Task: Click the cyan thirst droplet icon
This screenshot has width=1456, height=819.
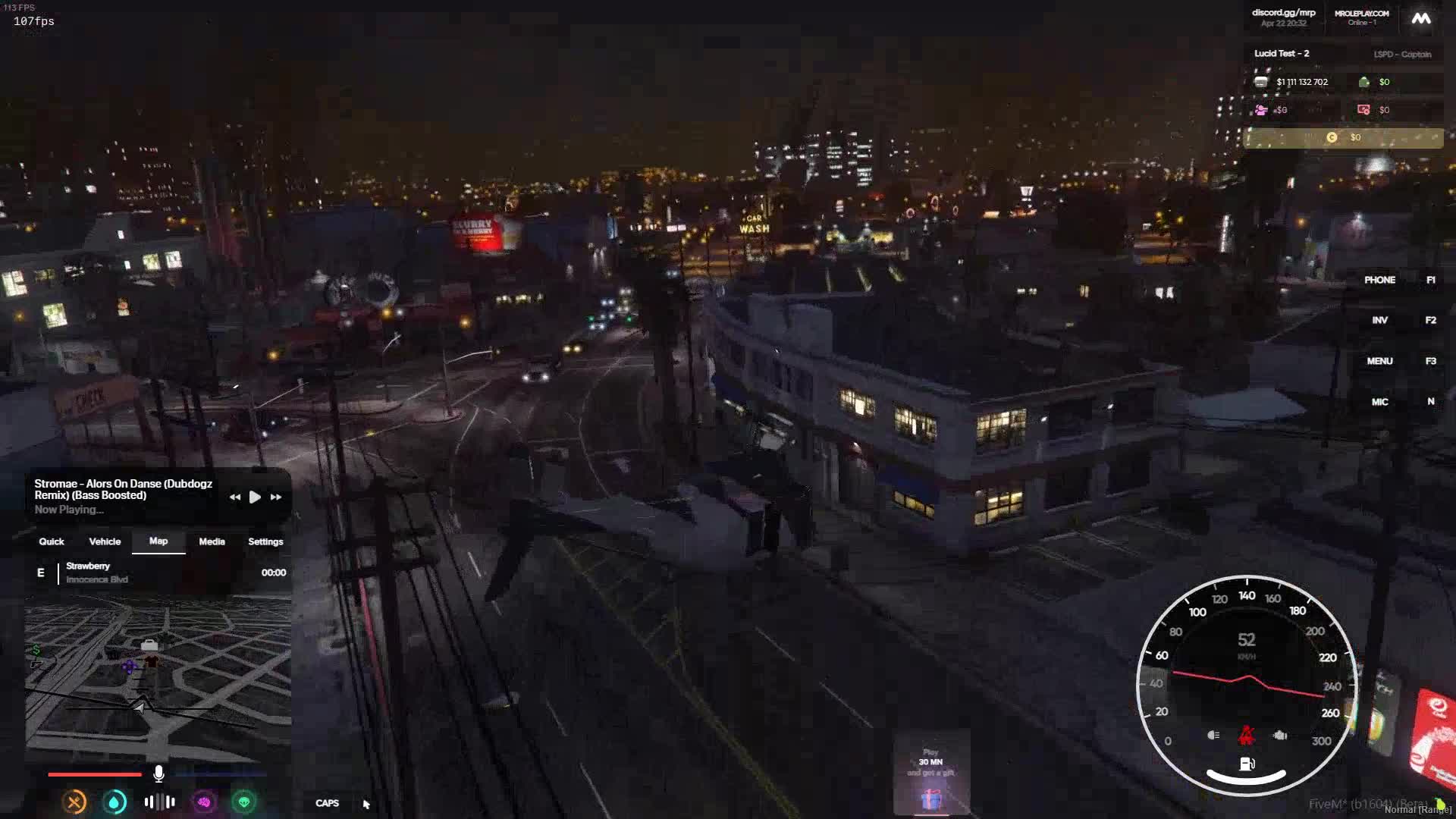Action: (x=115, y=802)
